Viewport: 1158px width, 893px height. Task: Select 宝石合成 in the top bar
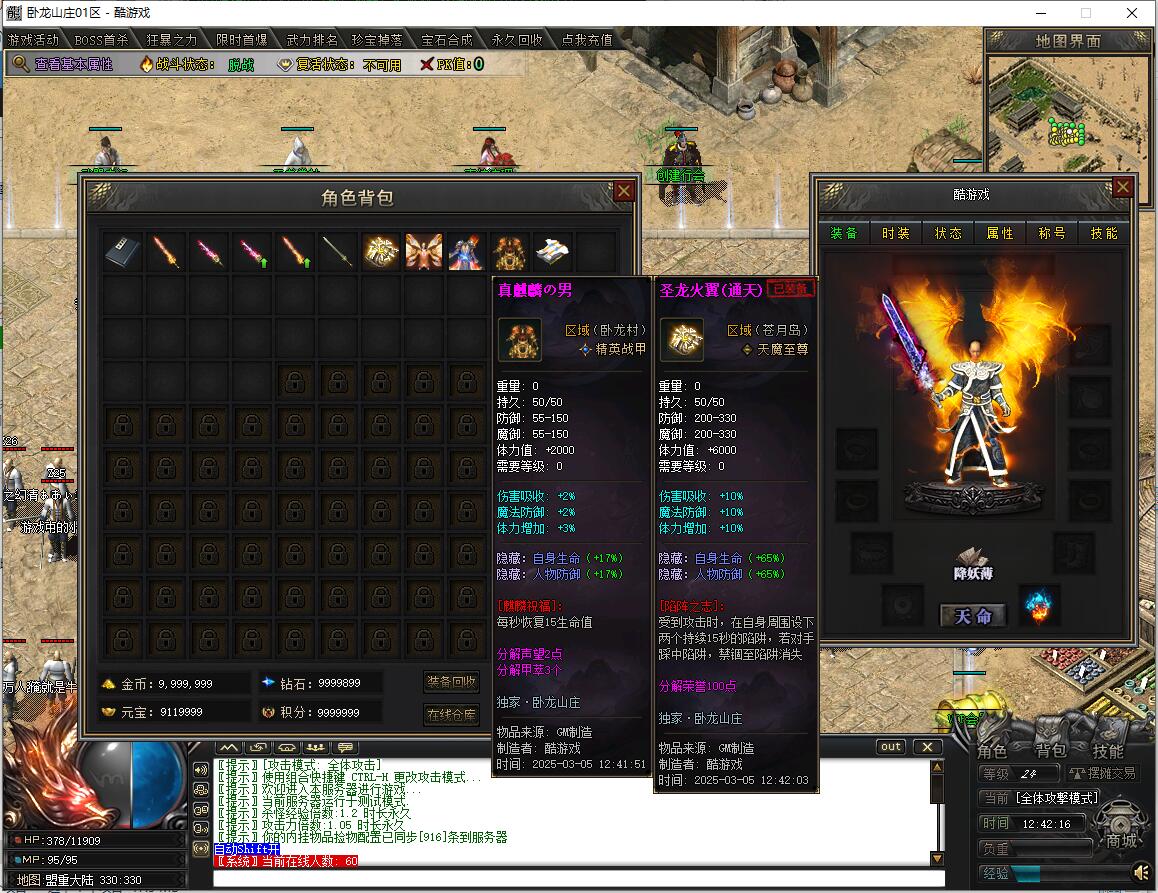(x=447, y=40)
